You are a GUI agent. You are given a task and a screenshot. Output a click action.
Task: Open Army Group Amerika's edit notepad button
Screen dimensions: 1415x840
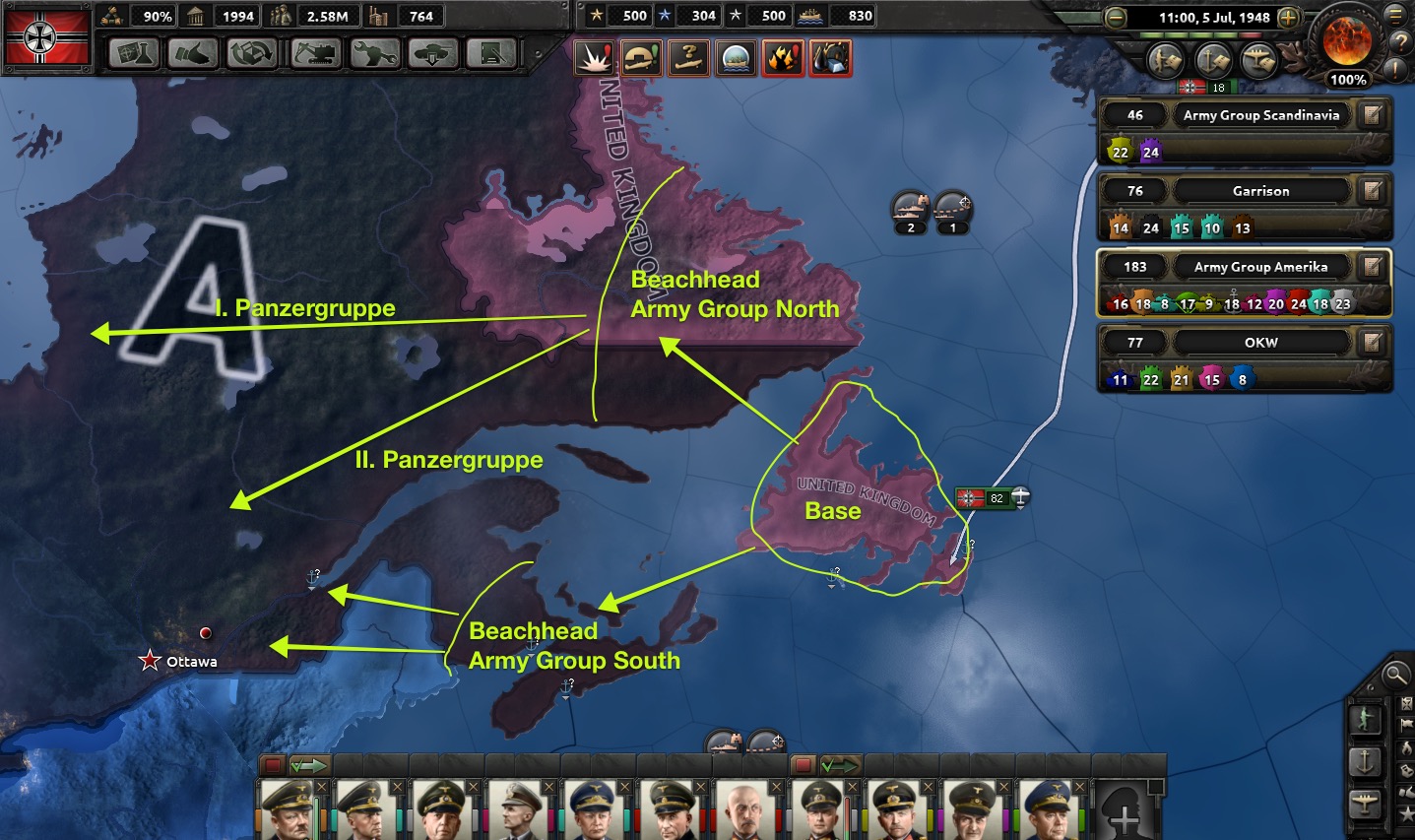point(1373,267)
